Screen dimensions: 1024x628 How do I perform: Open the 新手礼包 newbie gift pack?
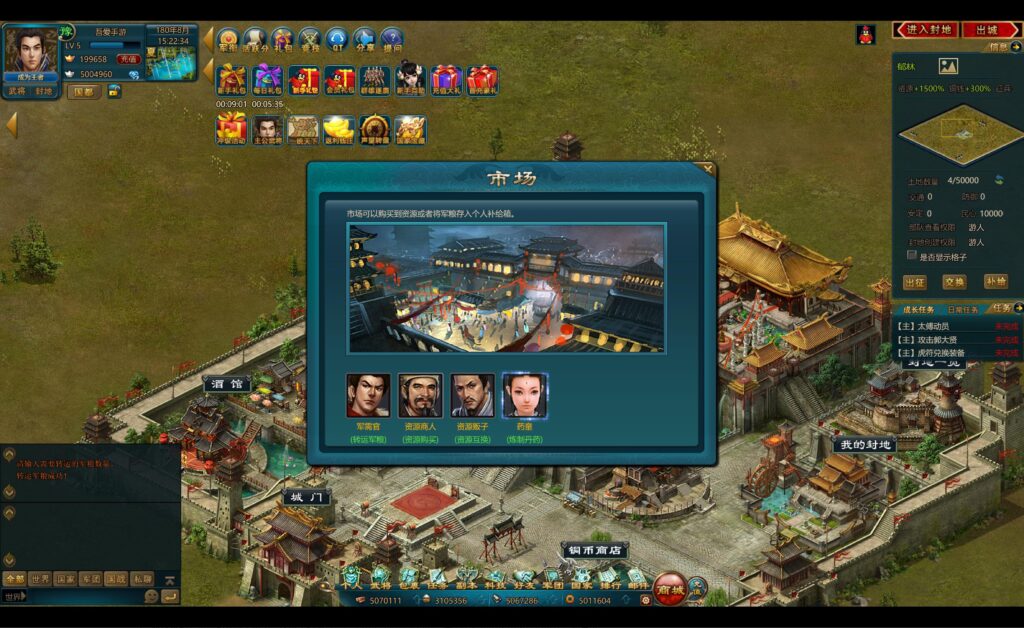(x=232, y=79)
